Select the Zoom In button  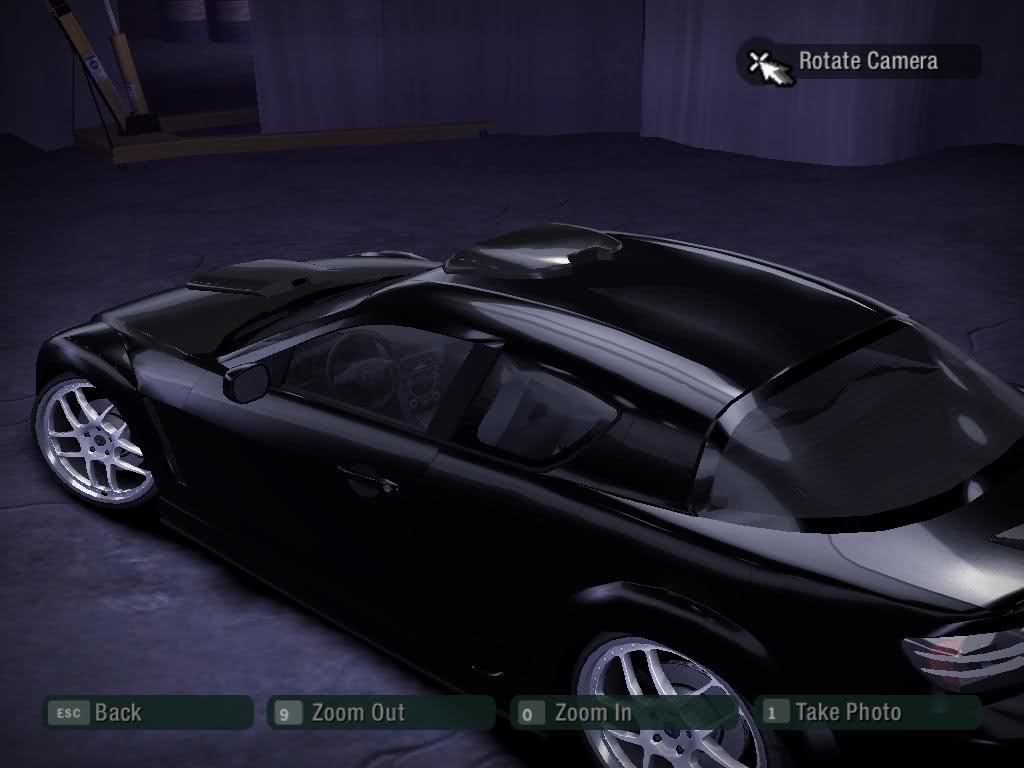coord(622,713)
